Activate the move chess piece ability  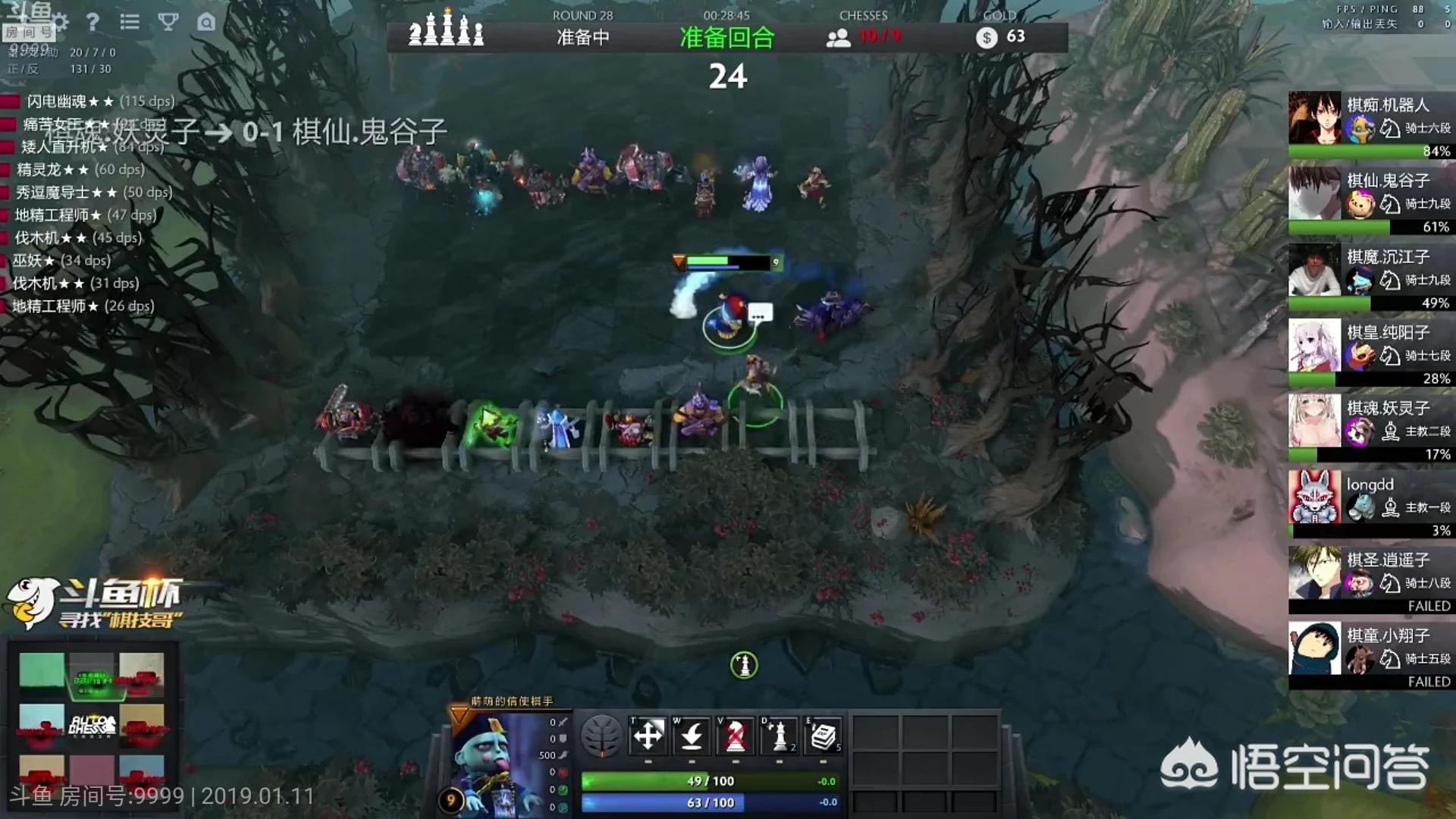point(648,736)
